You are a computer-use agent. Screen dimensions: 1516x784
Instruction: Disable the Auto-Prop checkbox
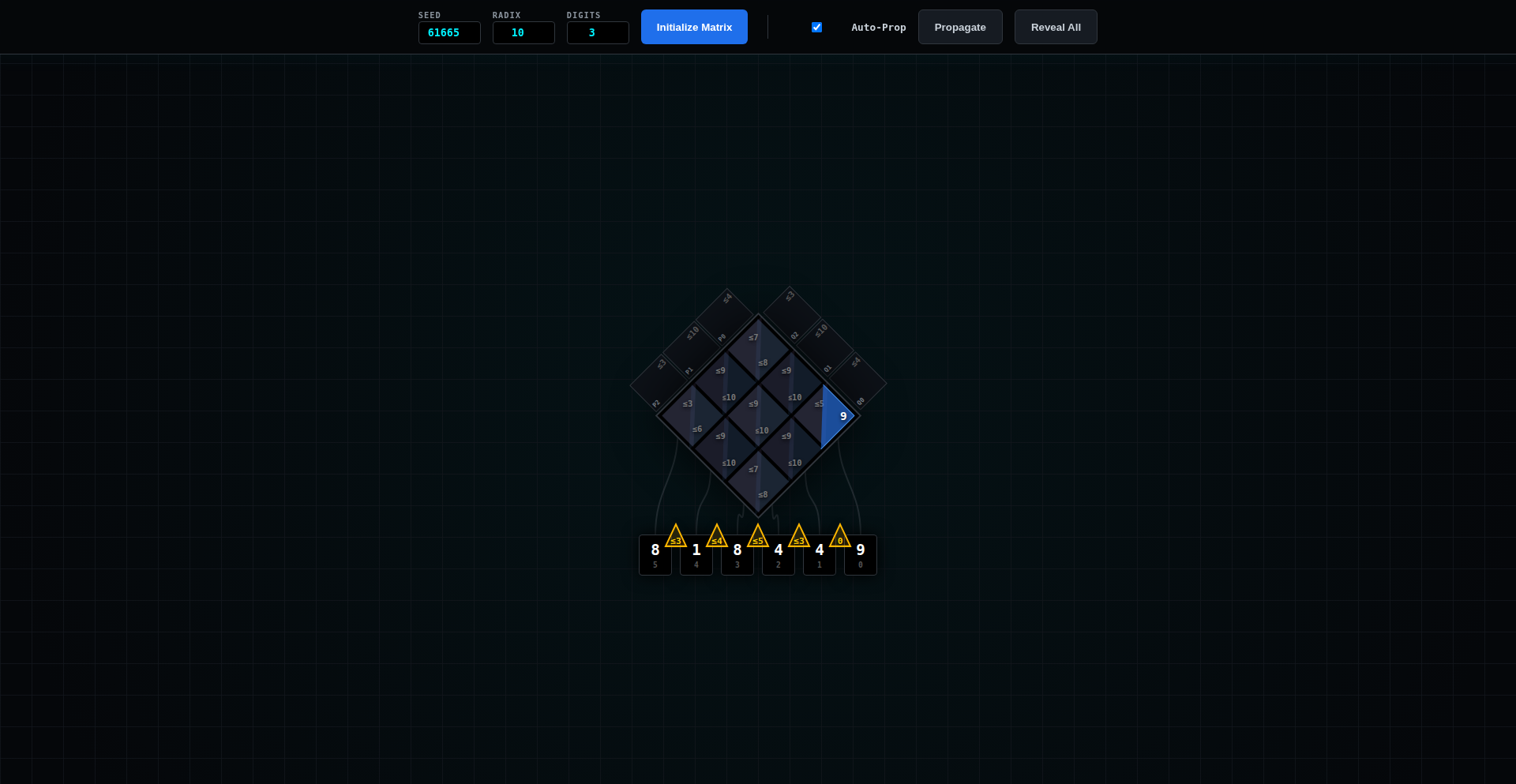pos(816,27)
